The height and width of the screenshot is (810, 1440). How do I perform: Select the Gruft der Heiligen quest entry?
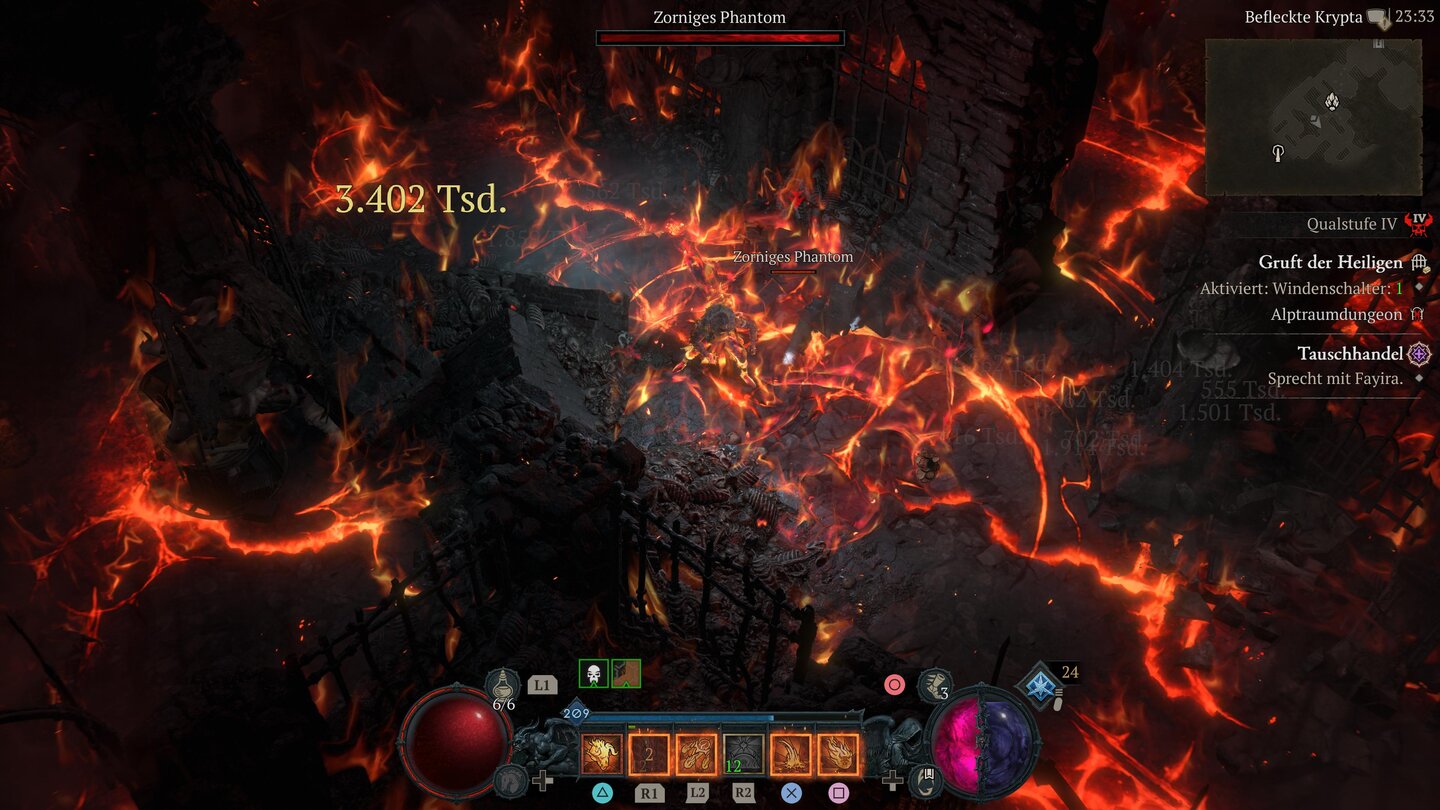click(x=1330, y=263)
